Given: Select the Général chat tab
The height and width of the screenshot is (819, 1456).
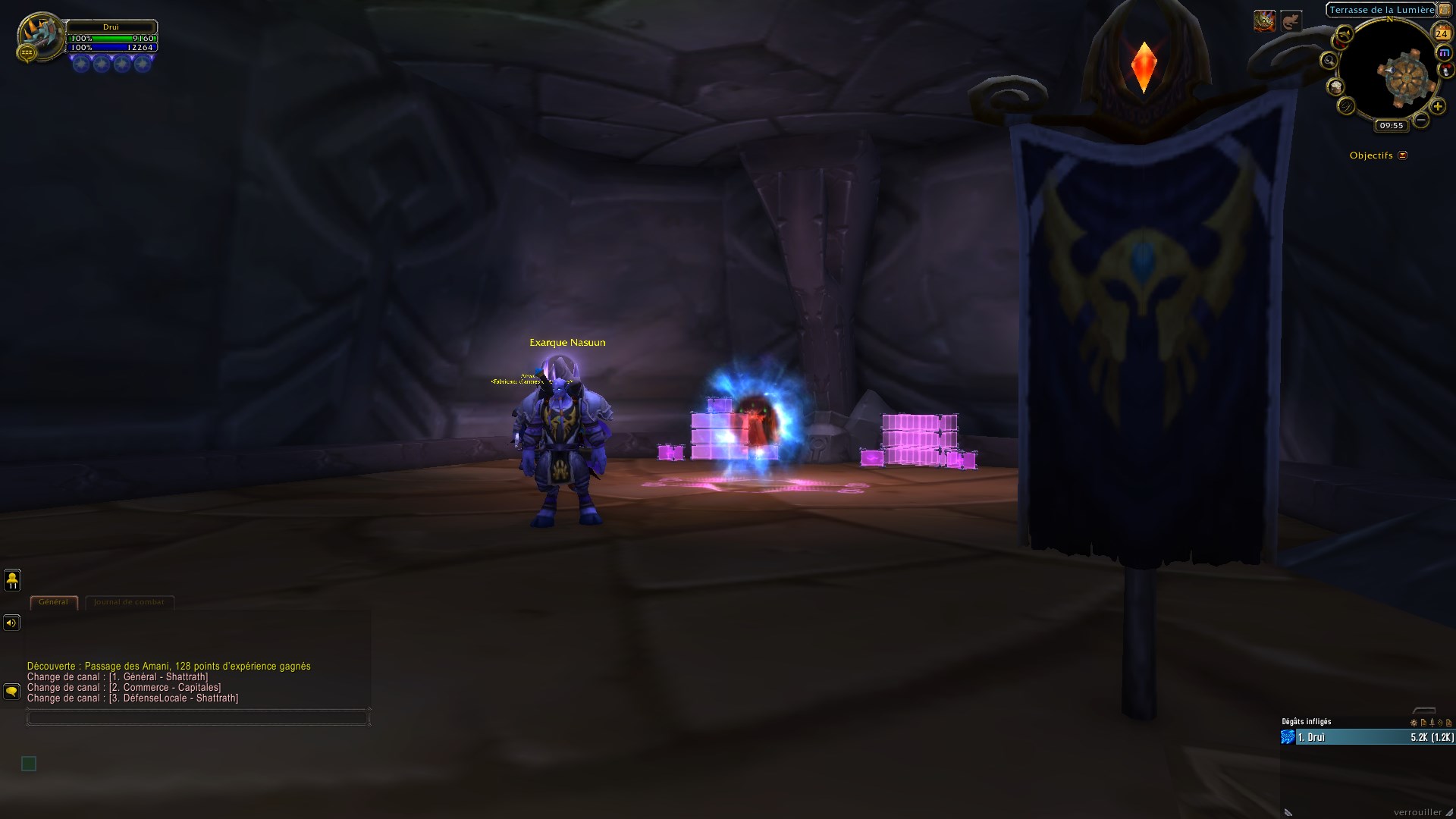Looking at the screenshot, I should click(53, 601).
